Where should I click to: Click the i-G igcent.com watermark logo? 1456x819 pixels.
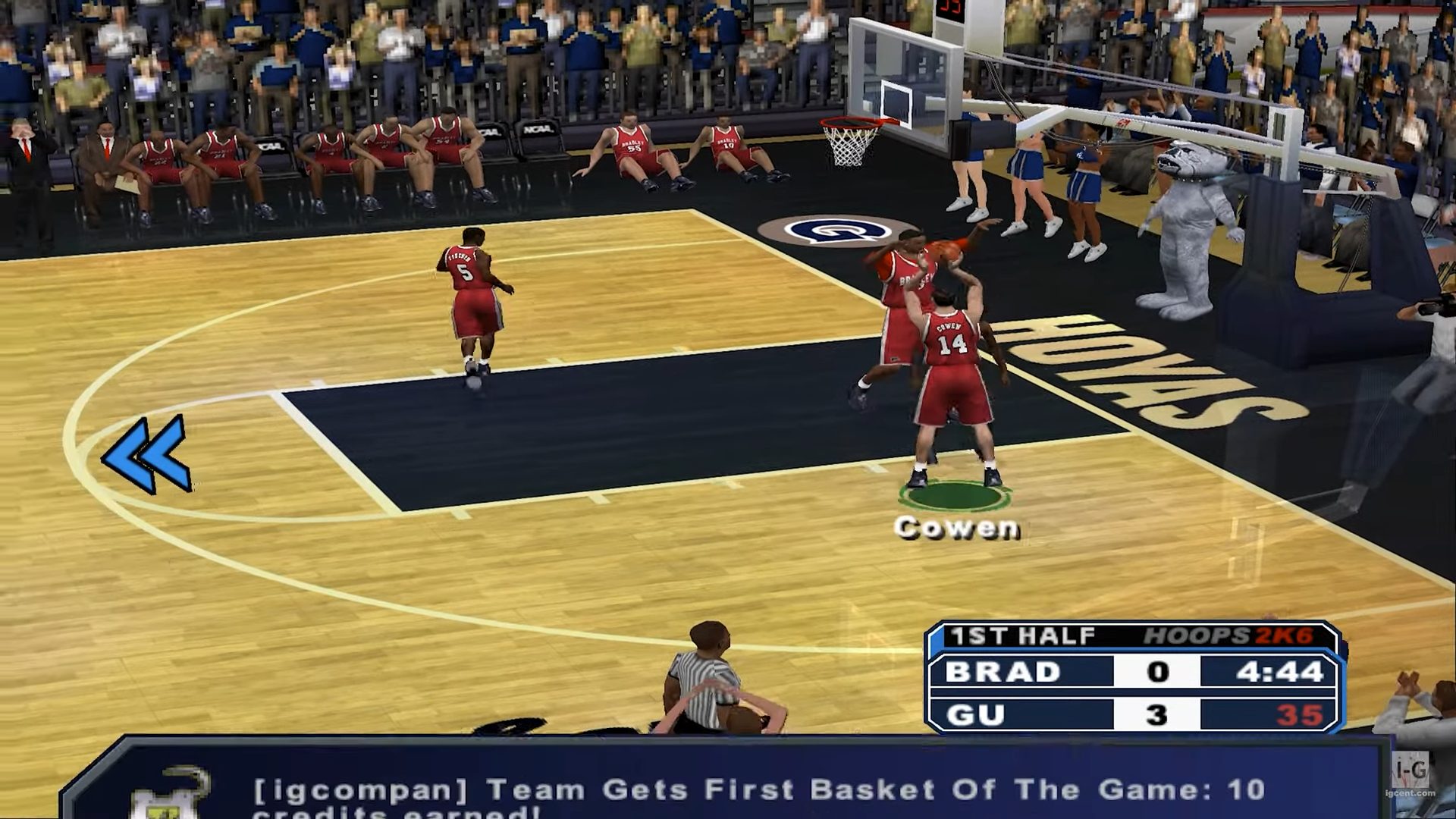click(1410, 776)
